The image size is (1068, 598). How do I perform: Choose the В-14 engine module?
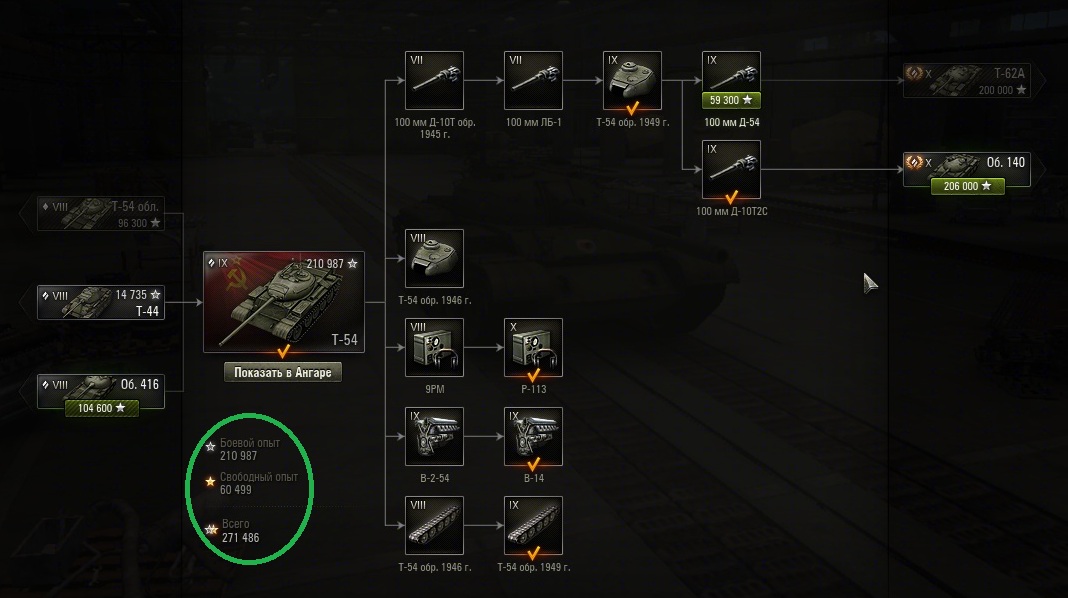533,436
